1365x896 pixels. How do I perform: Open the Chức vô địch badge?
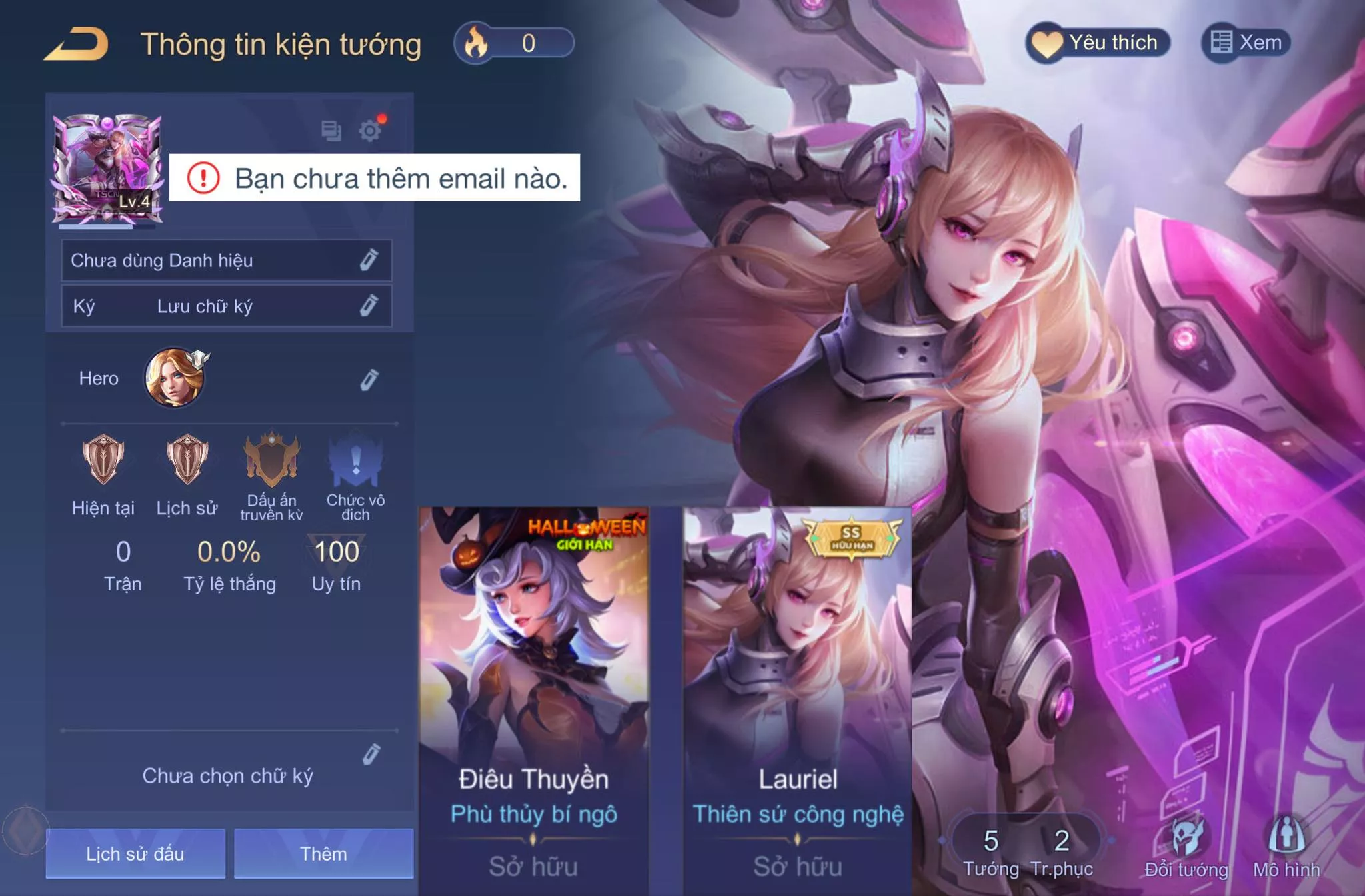click(355, 460)
